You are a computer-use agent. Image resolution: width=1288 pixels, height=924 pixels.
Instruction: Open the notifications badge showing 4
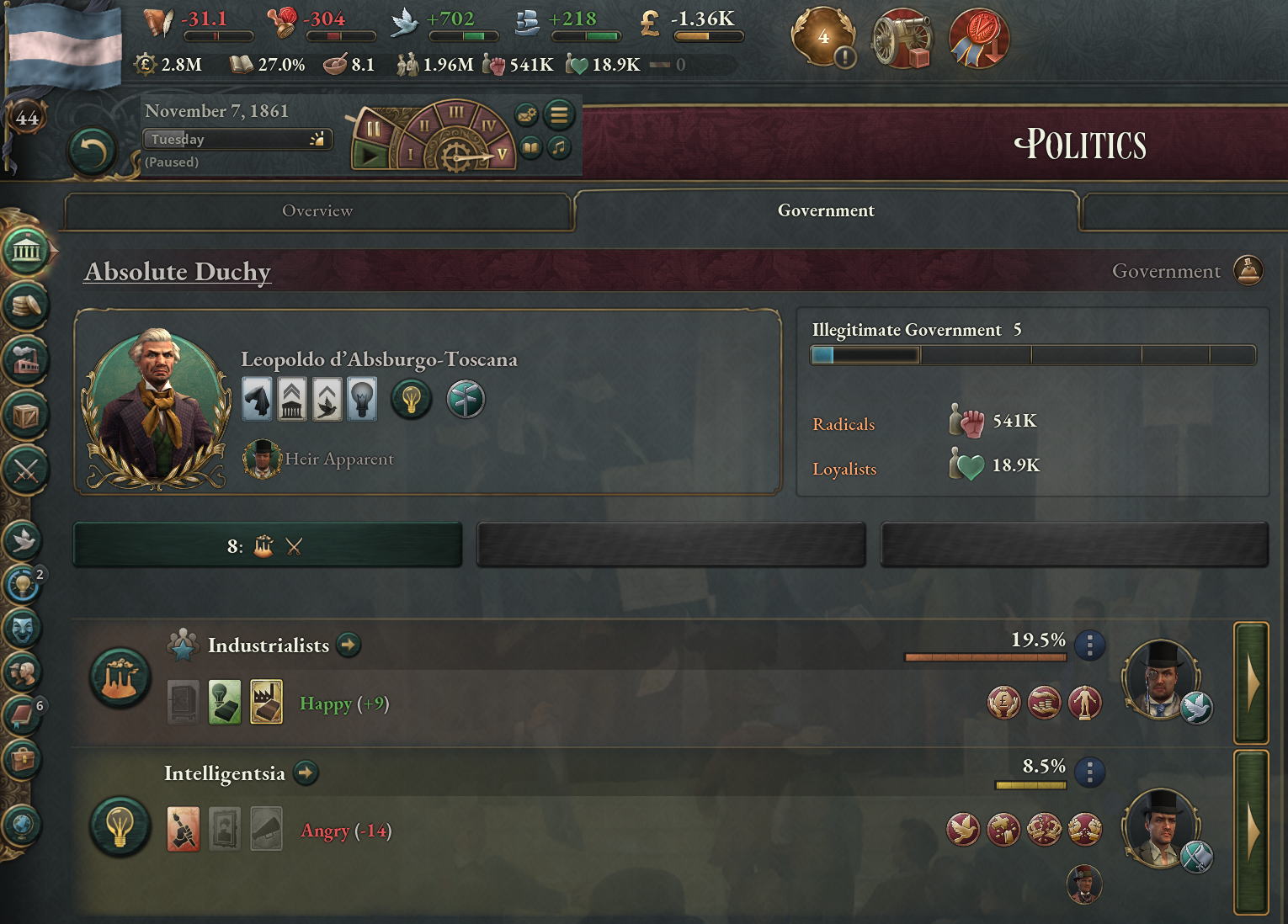[x=823, y=38]
